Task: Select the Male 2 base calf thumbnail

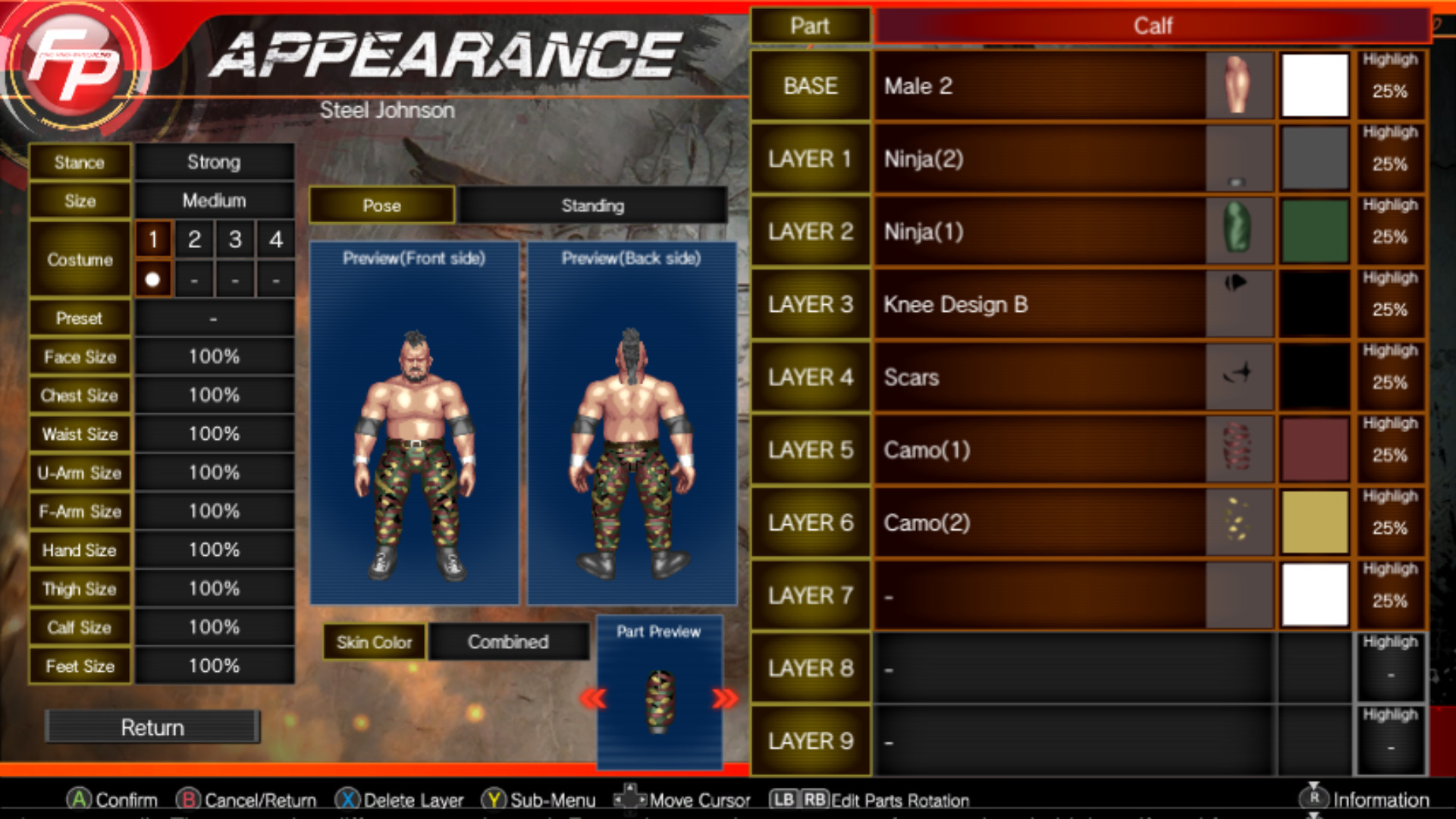Action: pyautogui.click(x=1237, y=85)
